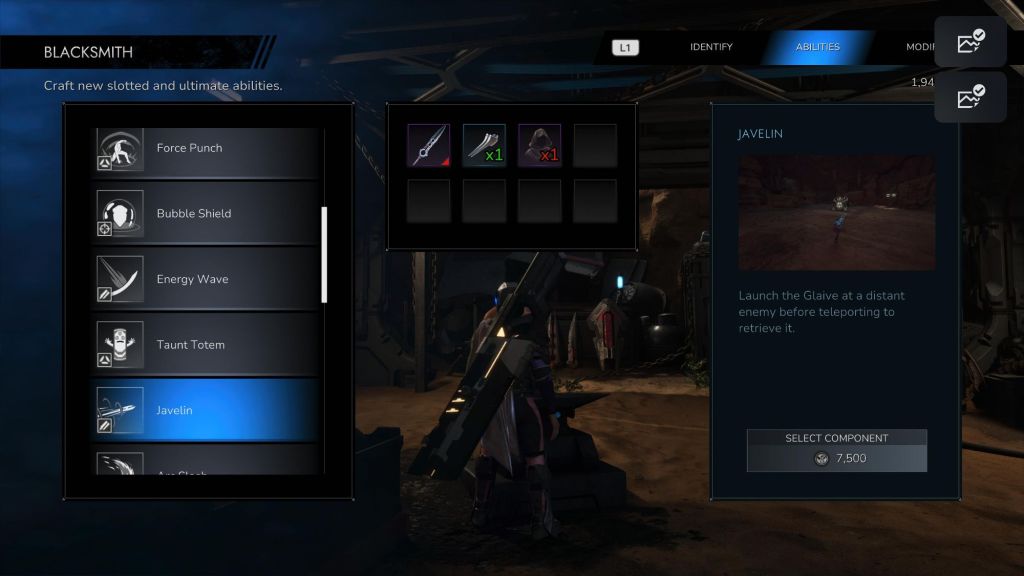The width and height of the screenshot is (1024, 576).
Task: Click the highlighted Javelin ability
Action: [x=205, y=410]
